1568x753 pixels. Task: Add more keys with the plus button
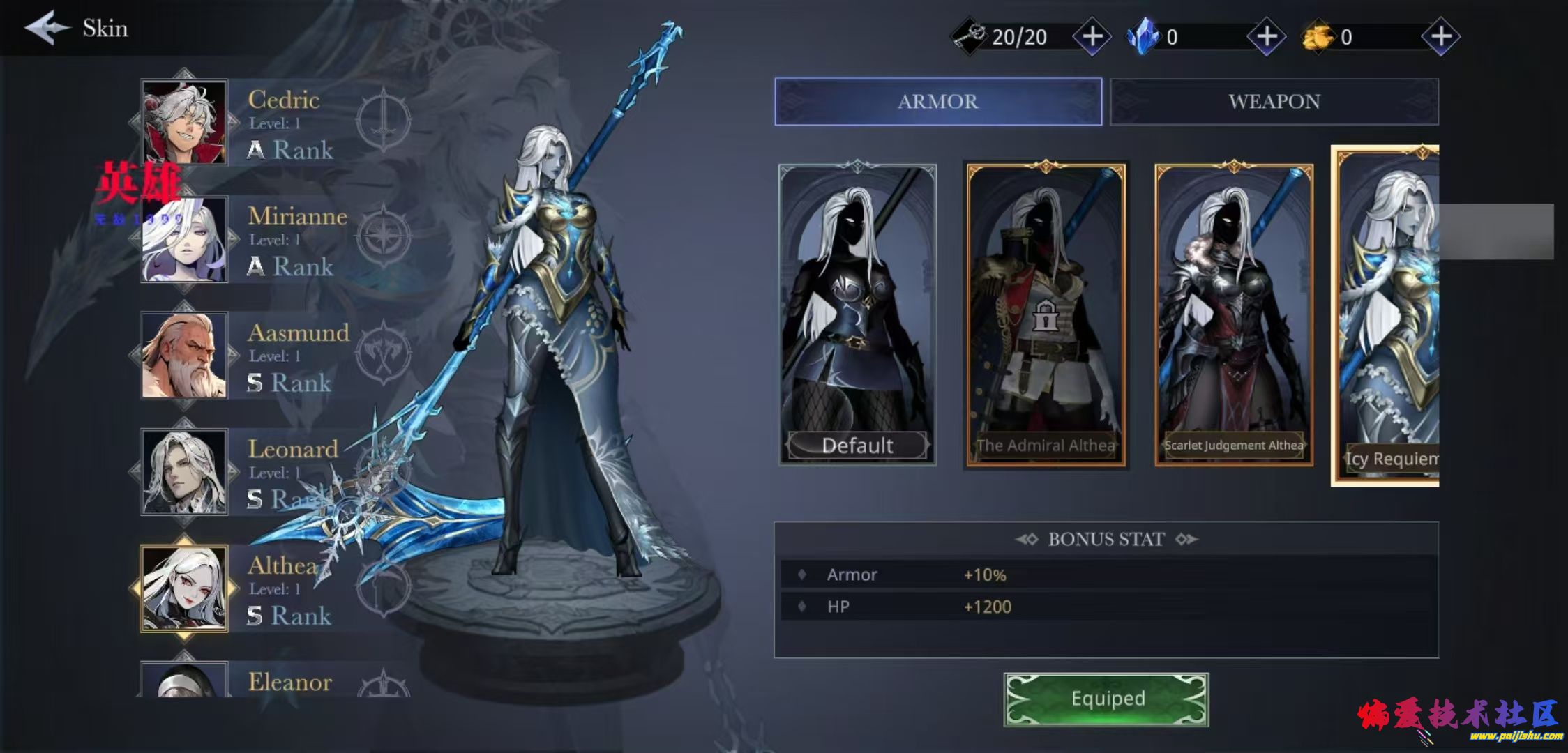(1092, 36)
